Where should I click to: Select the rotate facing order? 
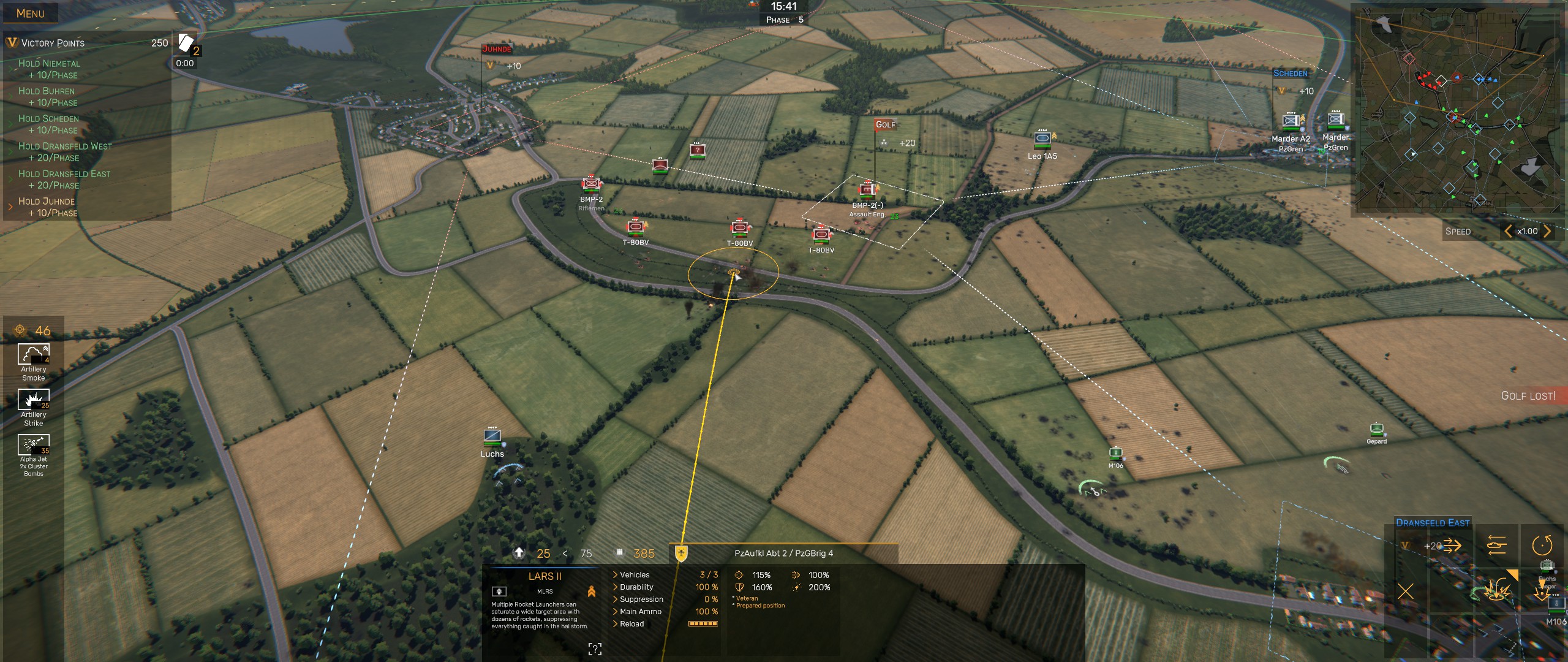pos(1542,545)
